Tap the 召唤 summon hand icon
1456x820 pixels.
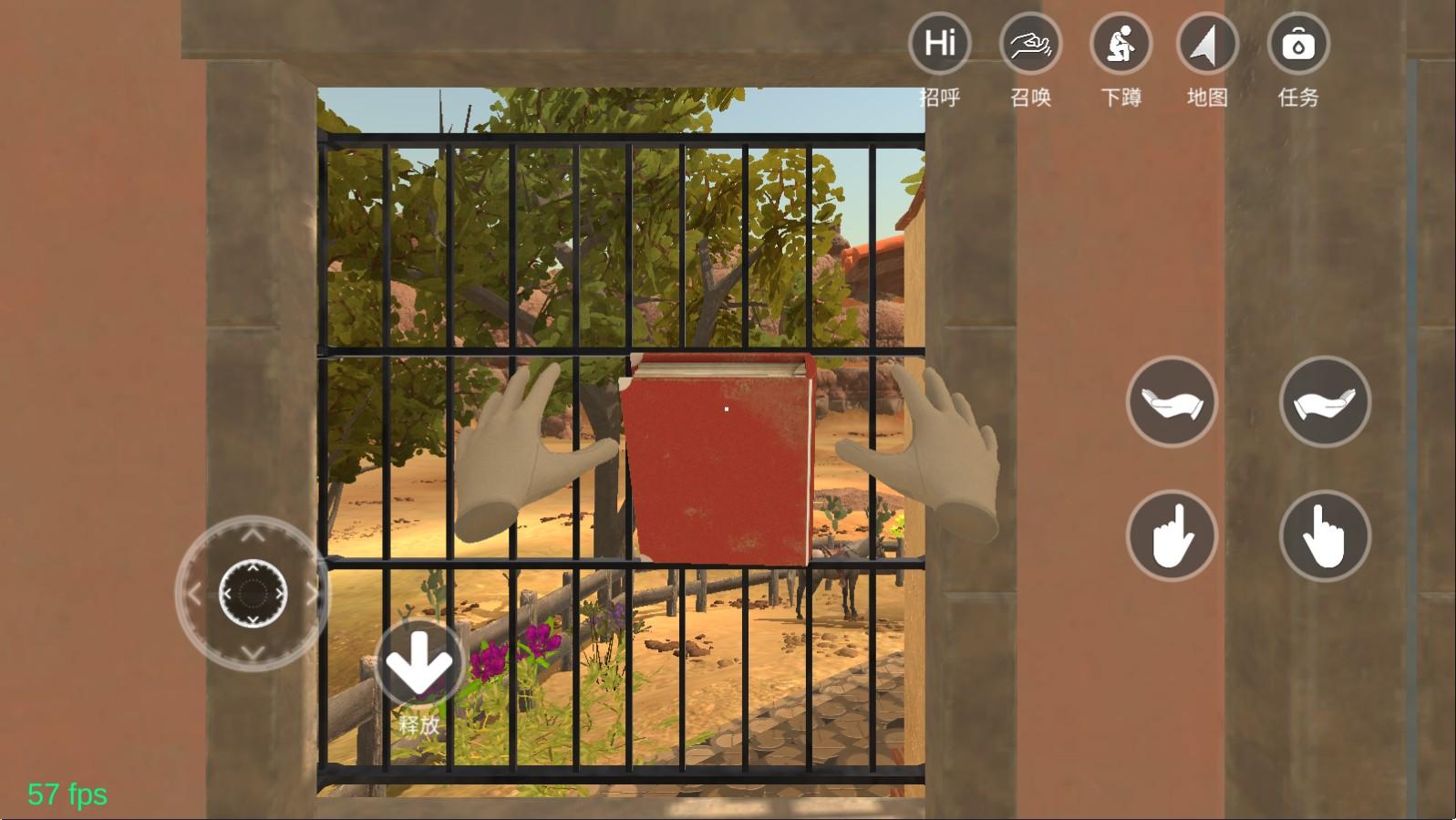pyautogui.click(x=1028, y=42)
